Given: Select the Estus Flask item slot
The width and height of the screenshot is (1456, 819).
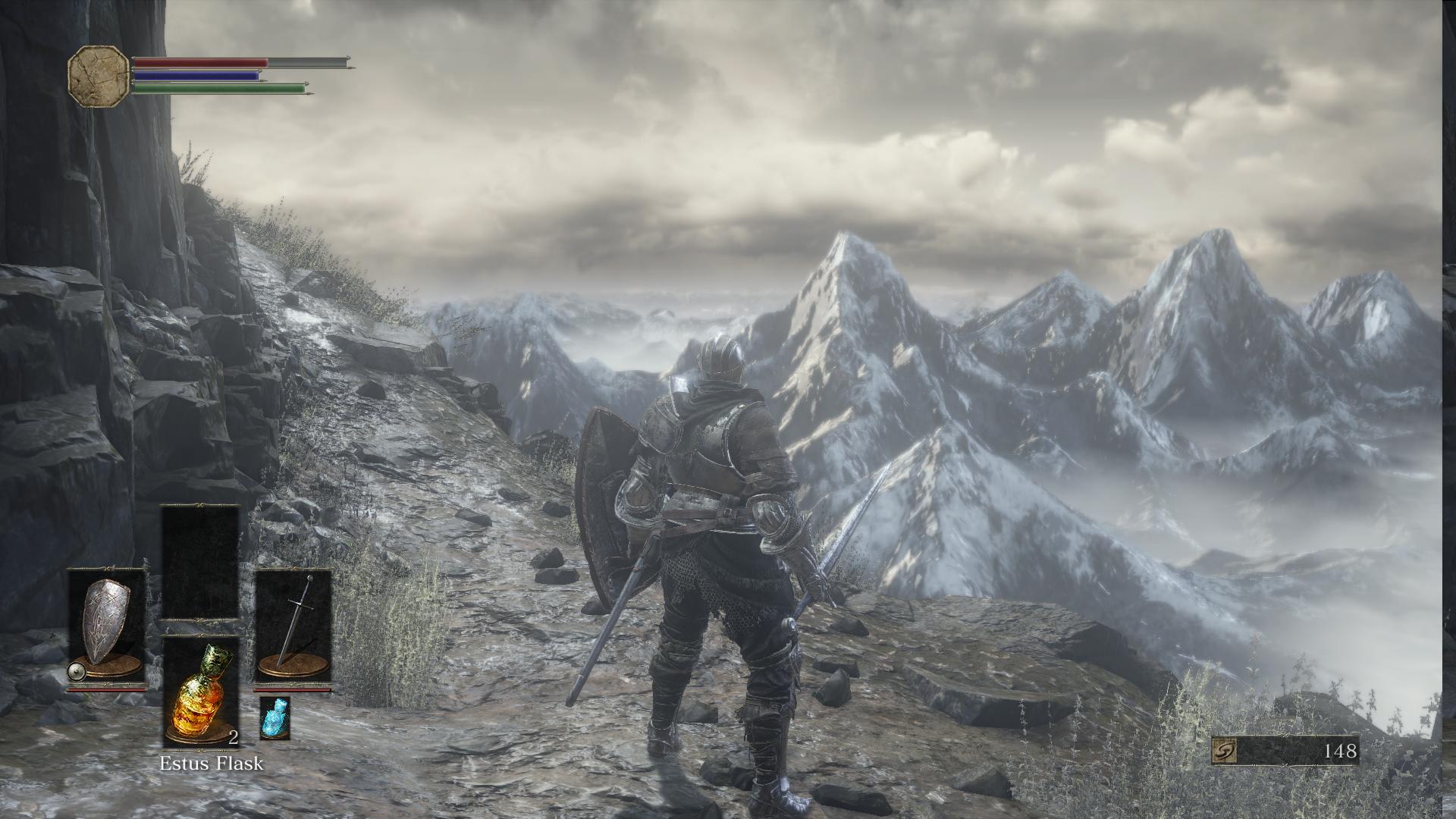Looking at the screenshot, I should (201, 692).
